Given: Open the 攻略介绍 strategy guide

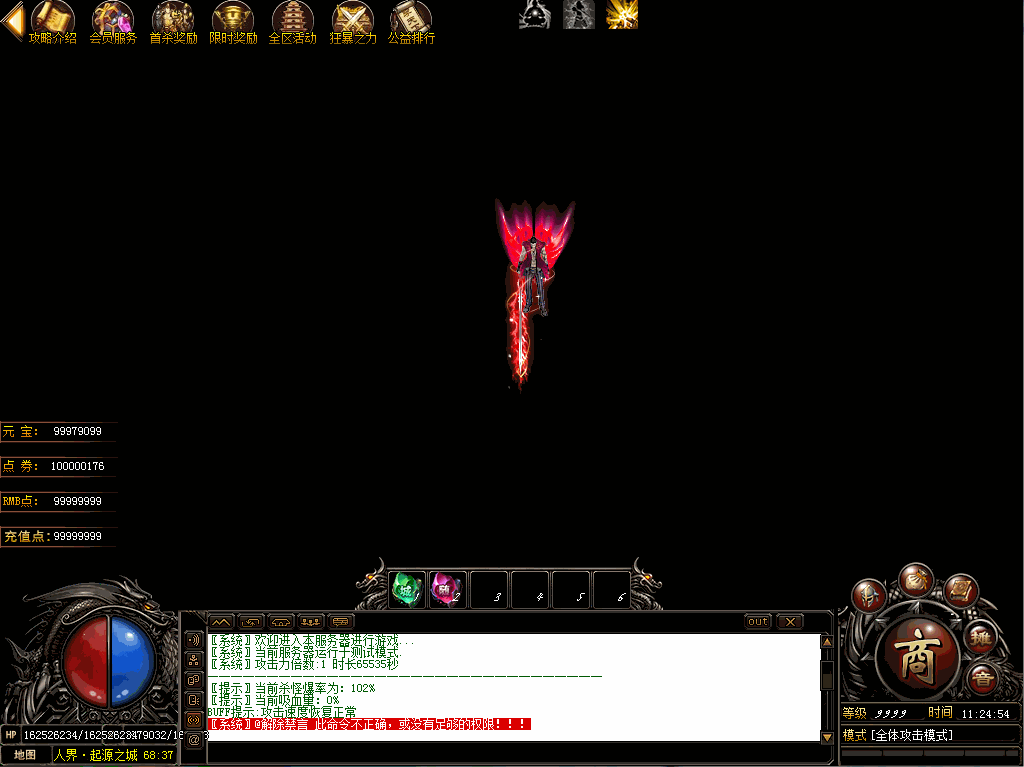Looking at the screenshot, I should (x=52, y=20).
